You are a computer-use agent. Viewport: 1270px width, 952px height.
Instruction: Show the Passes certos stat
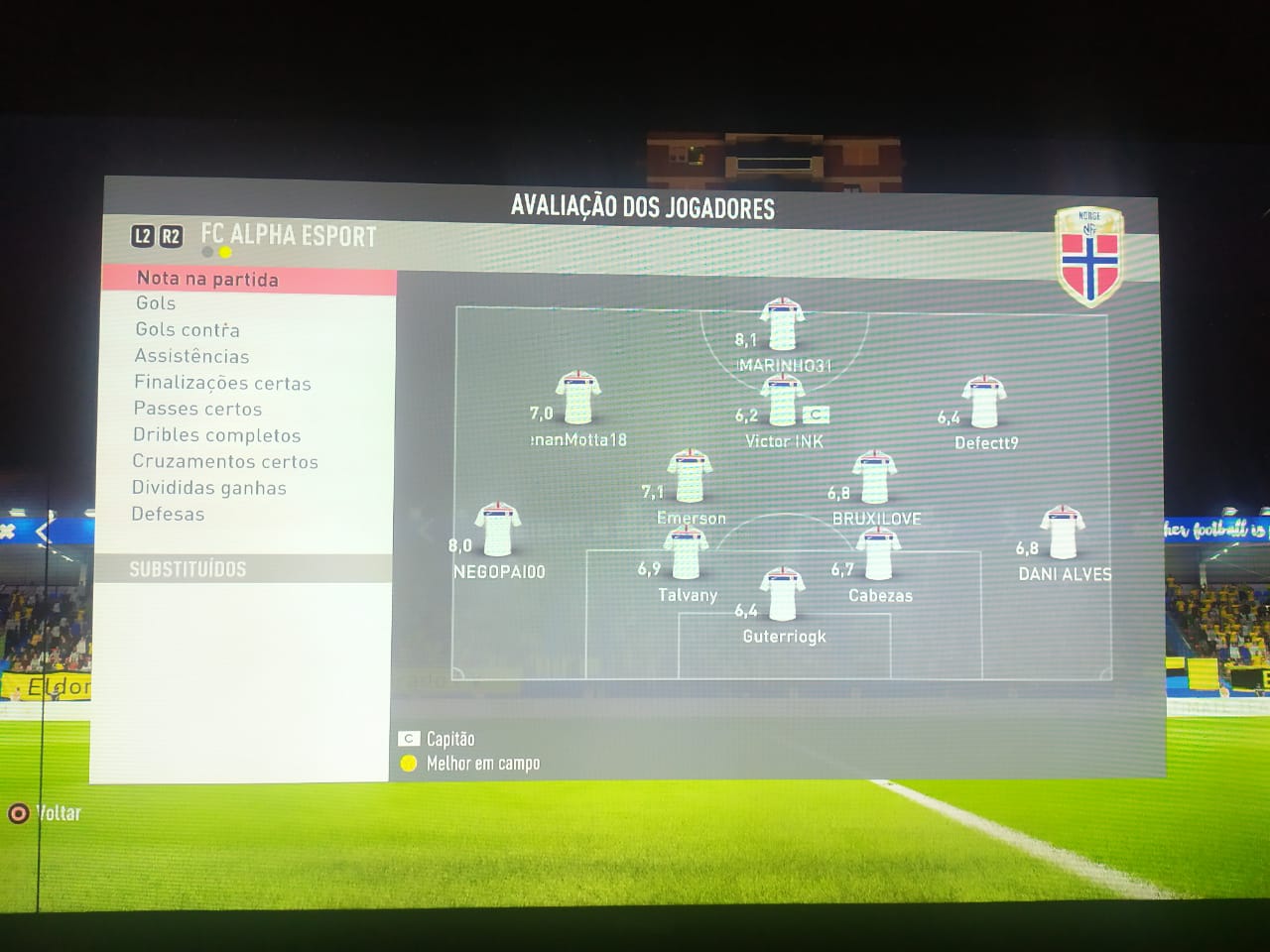click(197, 409)
